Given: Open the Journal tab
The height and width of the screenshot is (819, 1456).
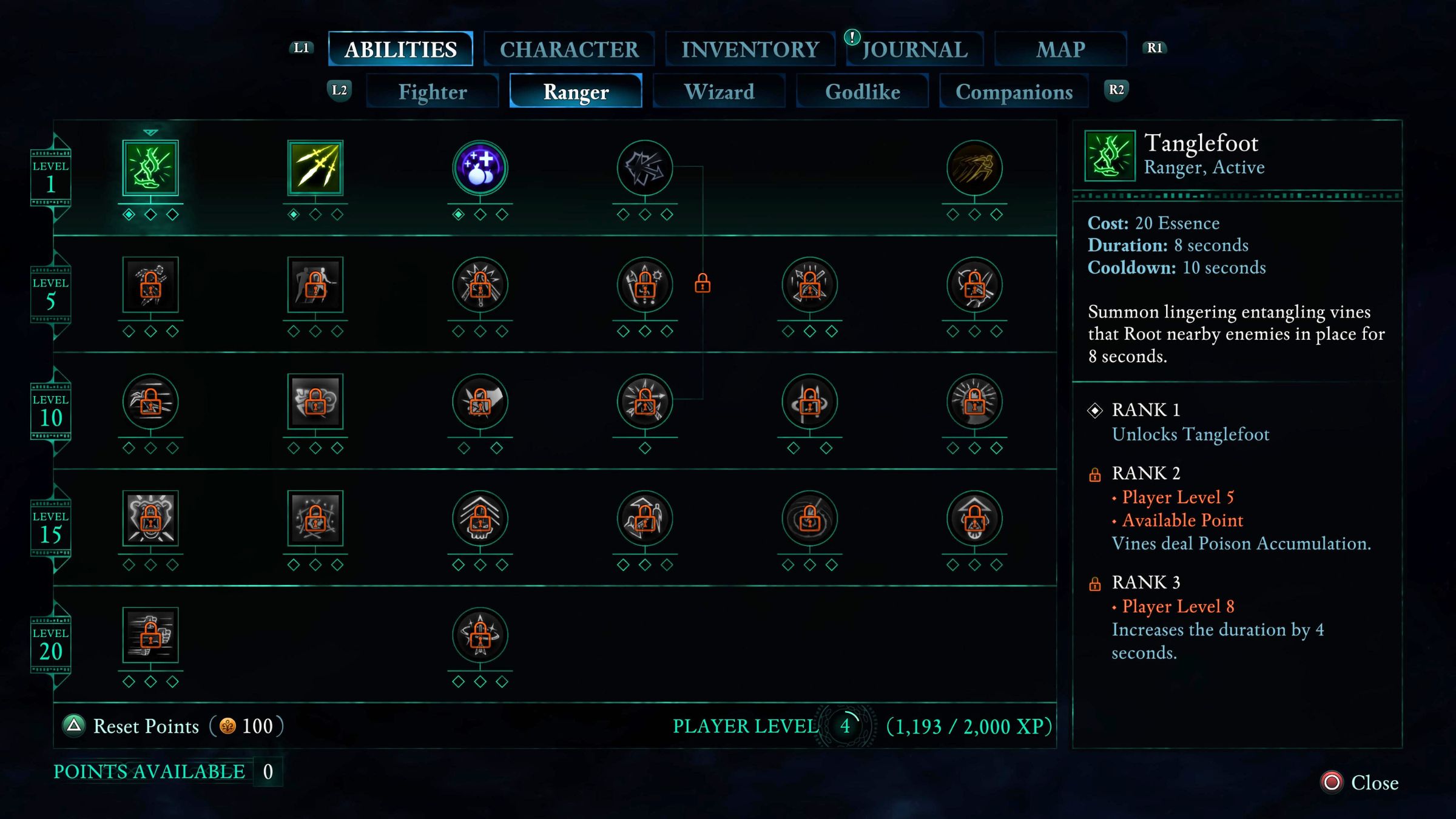Looking at the screenshot, I should tap(914, 49).
